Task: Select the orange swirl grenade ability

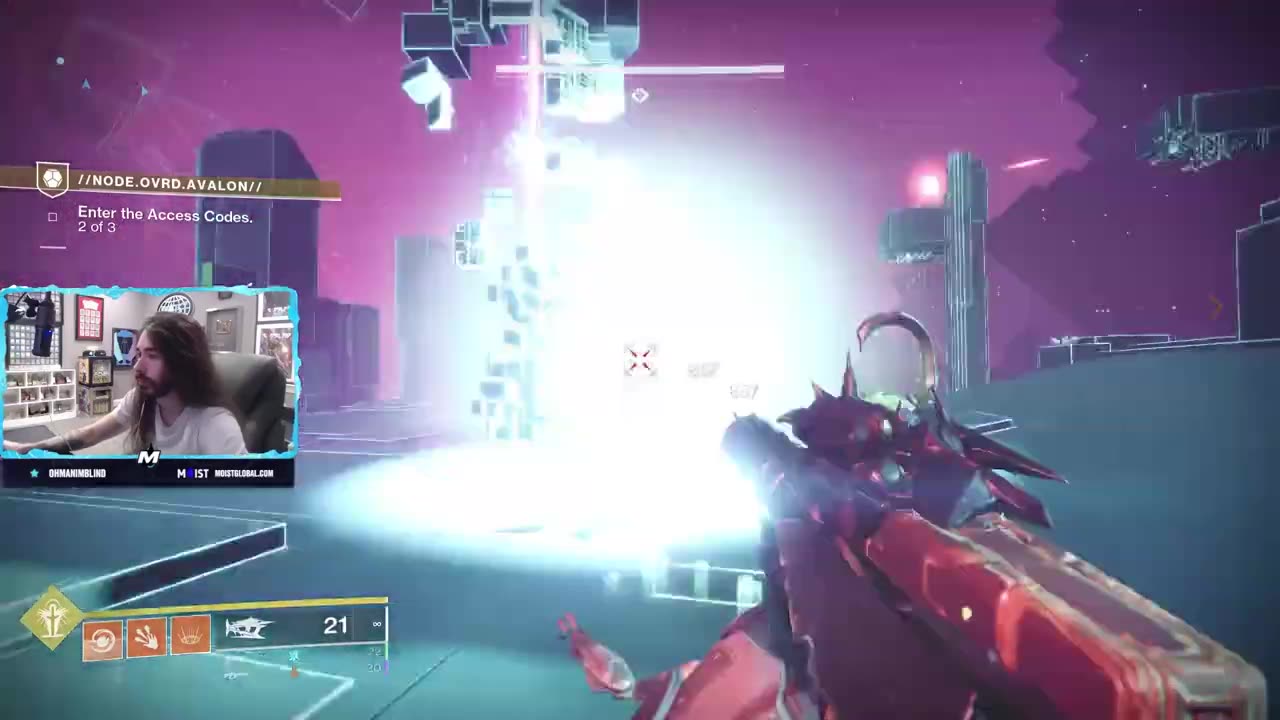Action: coord(102,639)
